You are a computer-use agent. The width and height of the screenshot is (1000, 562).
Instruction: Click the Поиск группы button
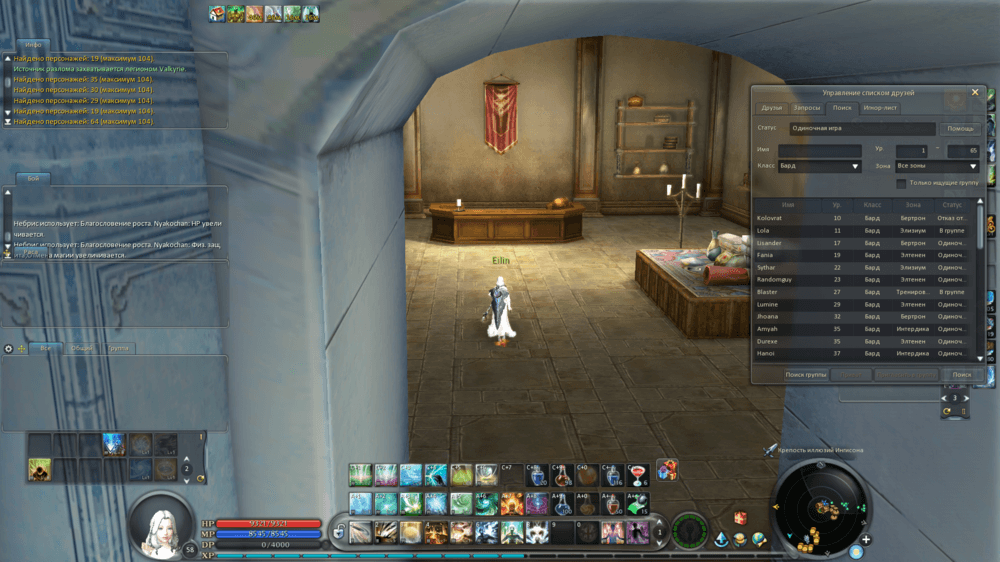click(806, 375)
